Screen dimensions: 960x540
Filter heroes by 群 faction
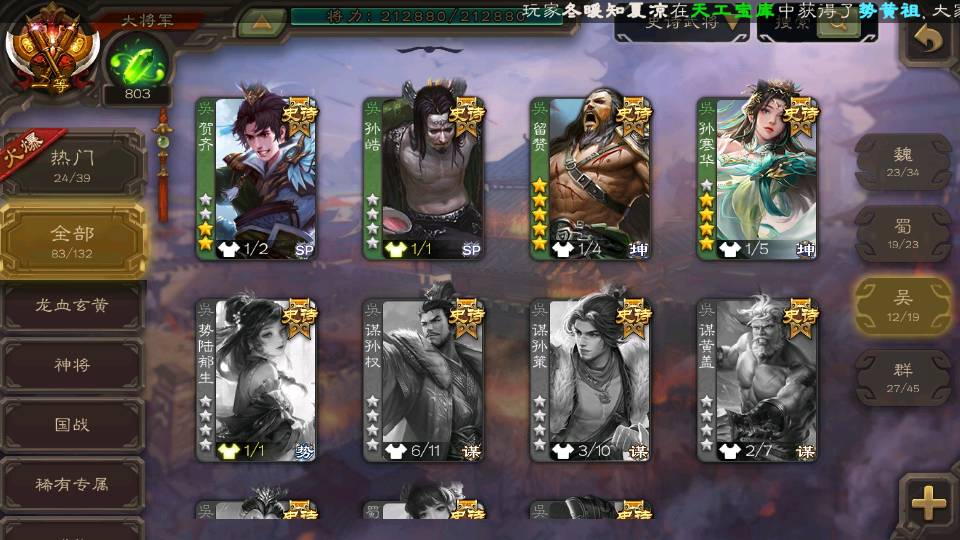[x=902, y=377]
